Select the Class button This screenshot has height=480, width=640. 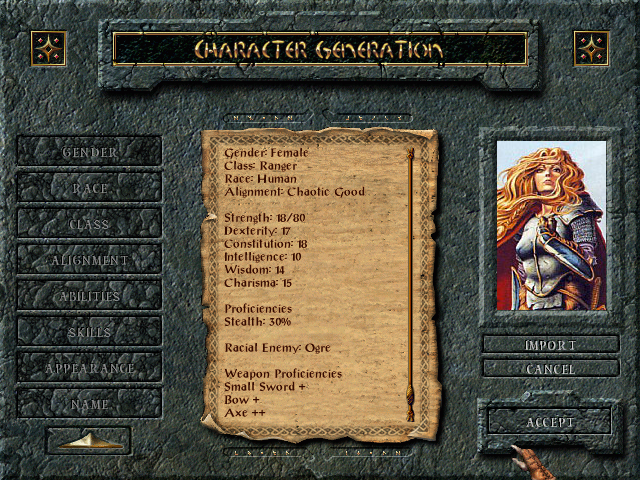point(89,224)
